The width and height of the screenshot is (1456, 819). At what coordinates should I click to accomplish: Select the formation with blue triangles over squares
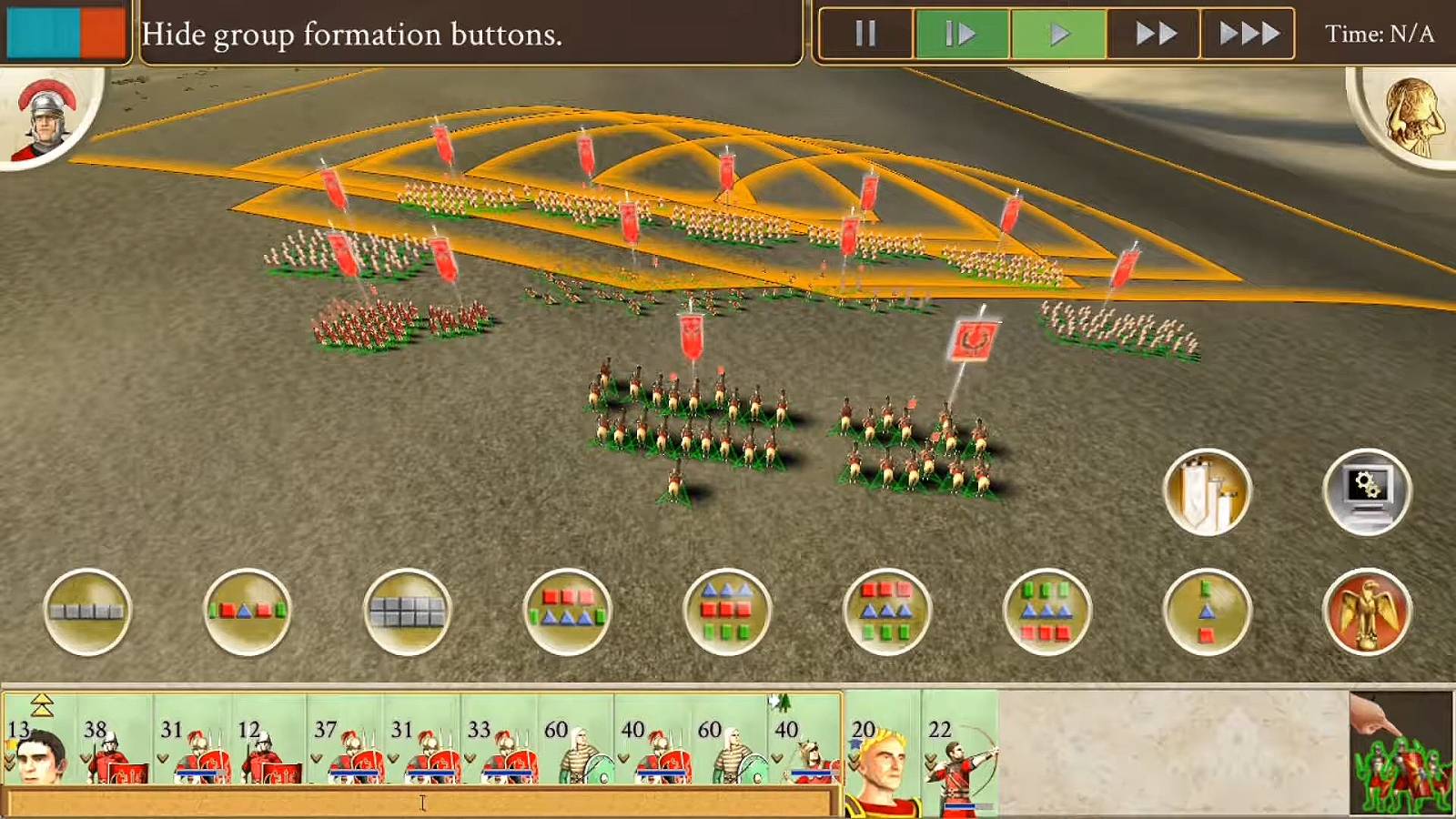(x=726, y=612)
